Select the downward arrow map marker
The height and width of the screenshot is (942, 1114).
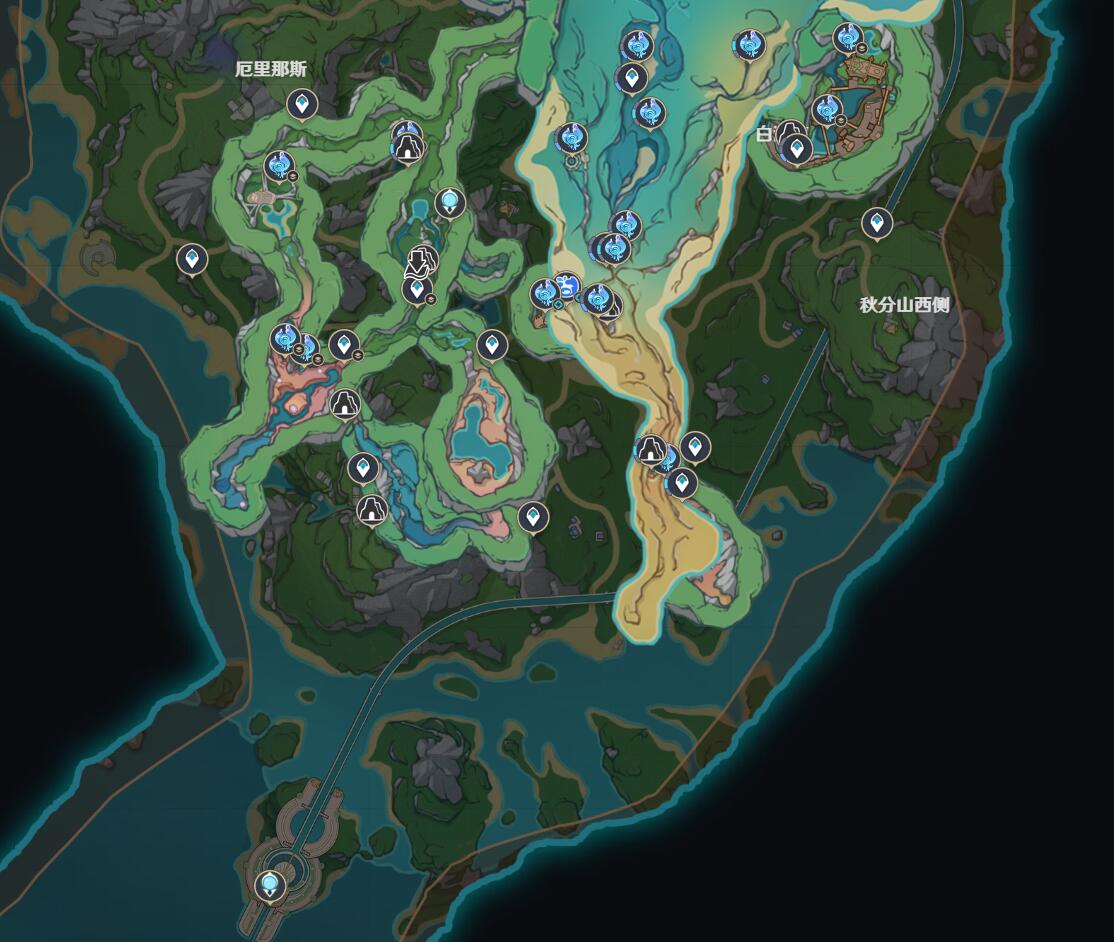418,264
